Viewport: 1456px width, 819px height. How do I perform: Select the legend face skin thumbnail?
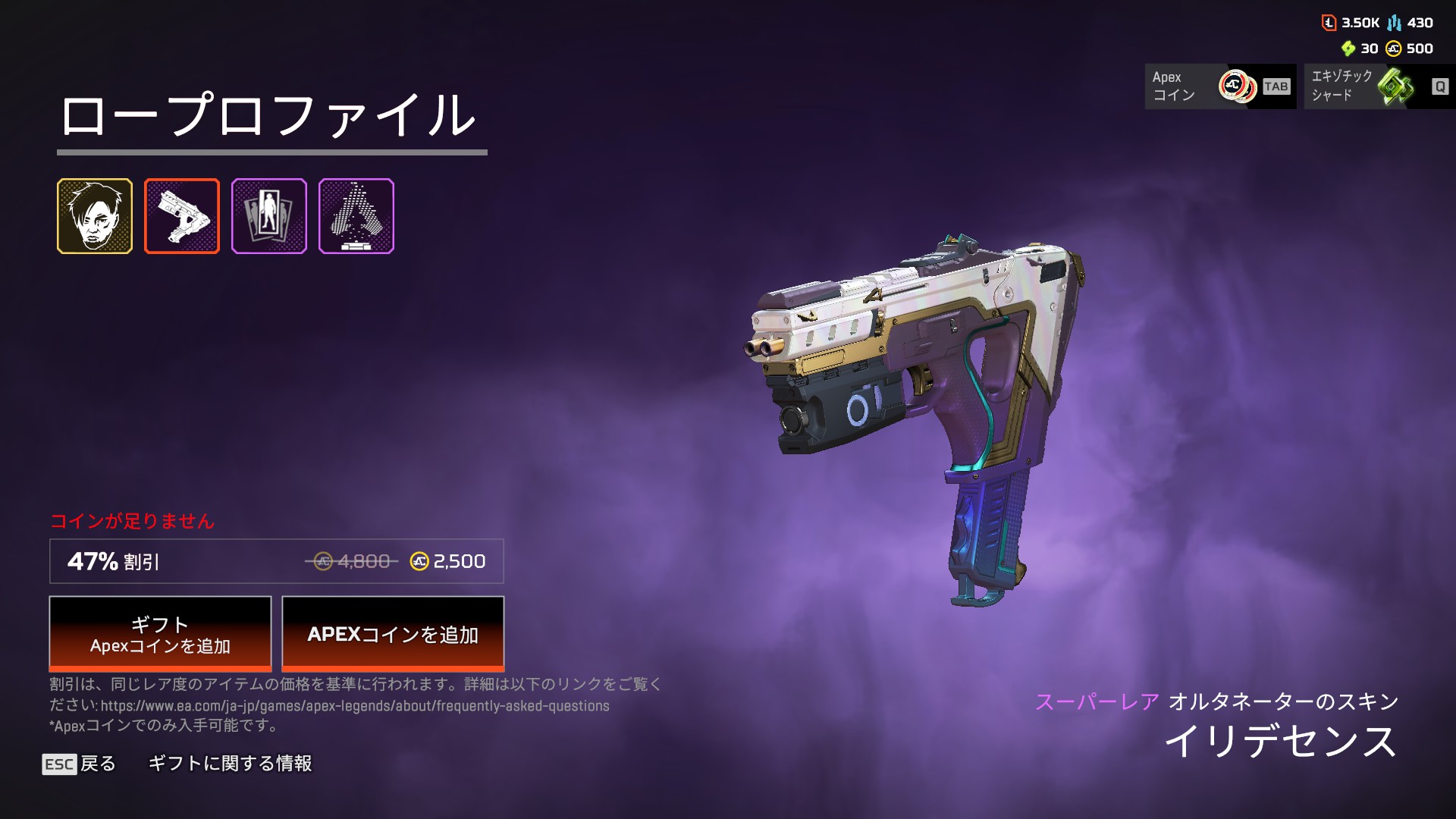[95, 216]
